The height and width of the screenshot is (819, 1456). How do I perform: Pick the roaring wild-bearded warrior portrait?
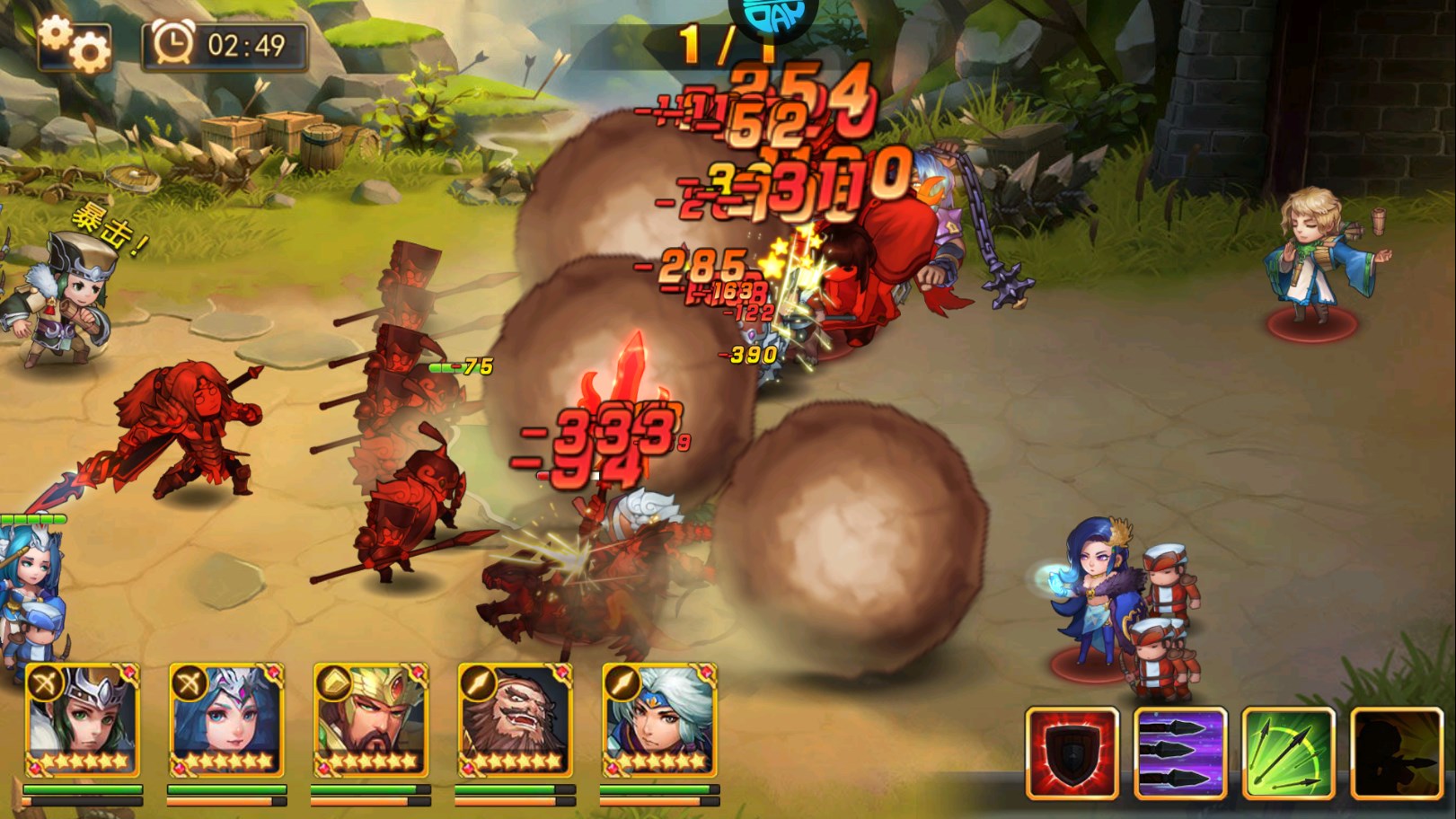point(515,720)
